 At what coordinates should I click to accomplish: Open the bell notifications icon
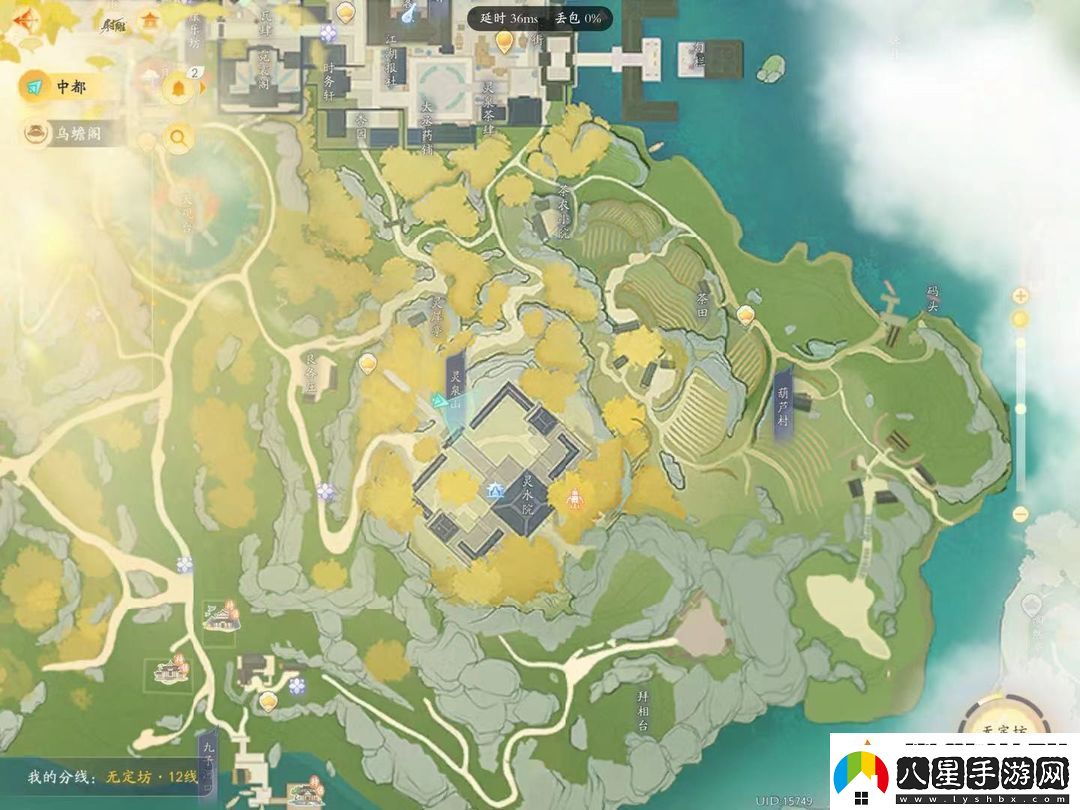180,87
